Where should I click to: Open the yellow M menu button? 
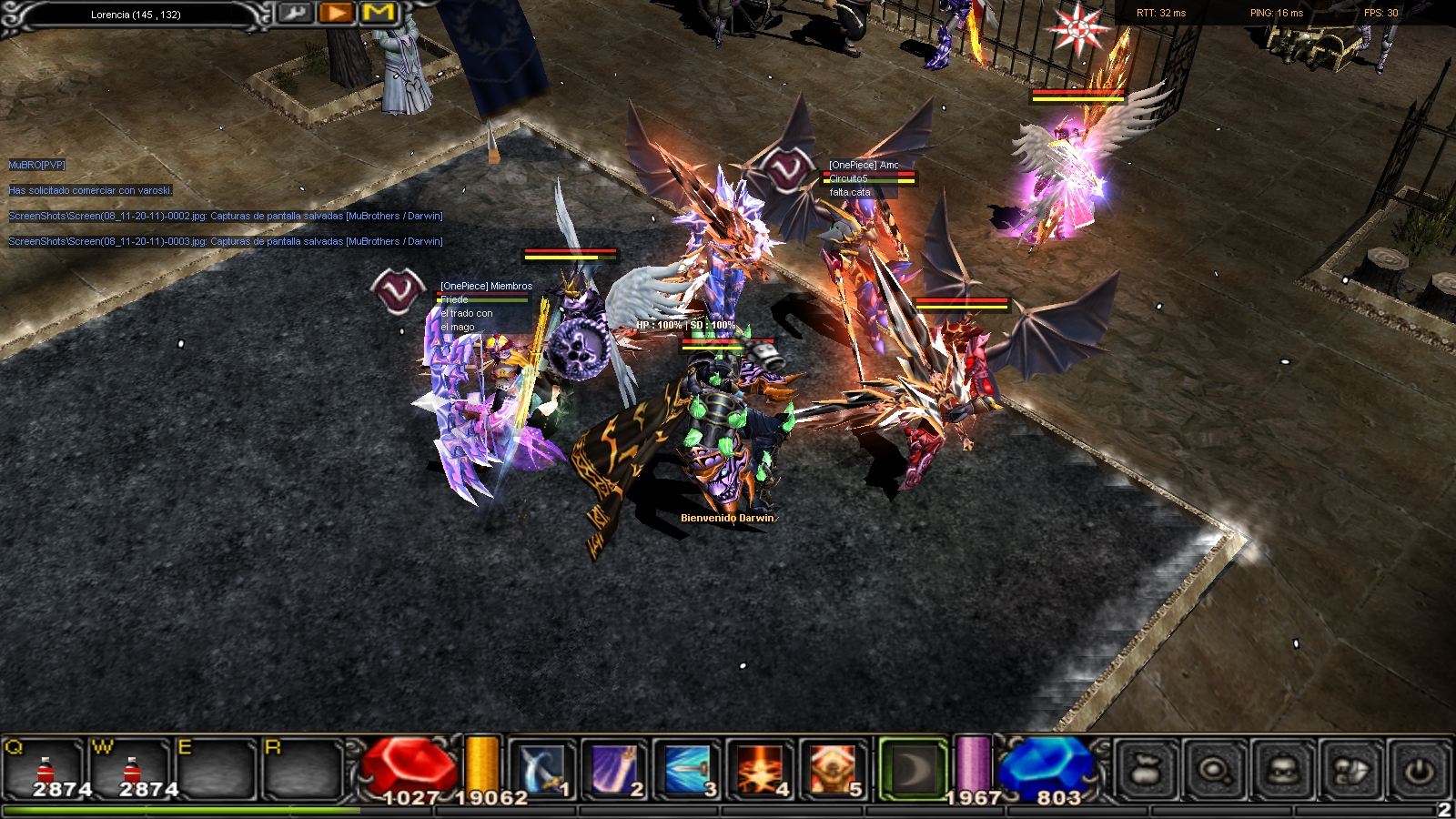tap(379, 13)
